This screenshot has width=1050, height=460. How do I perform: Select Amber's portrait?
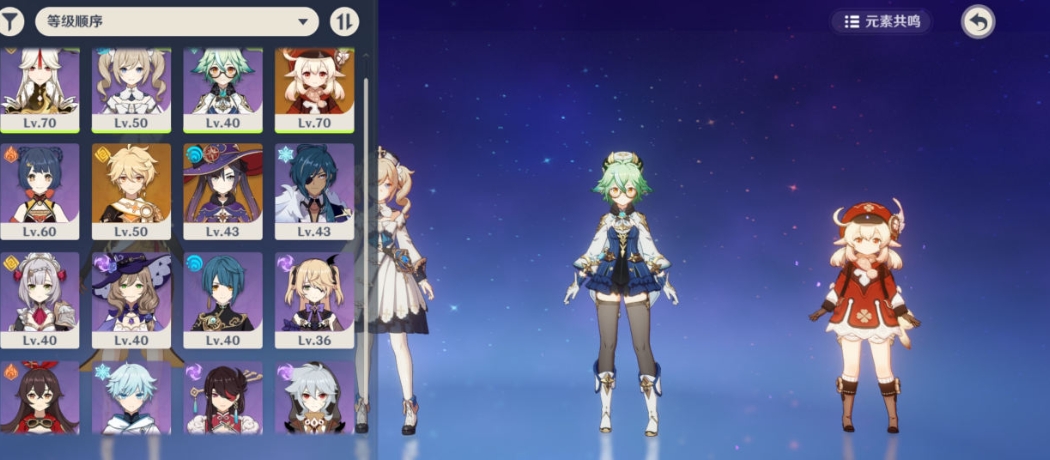pos(38,398)
